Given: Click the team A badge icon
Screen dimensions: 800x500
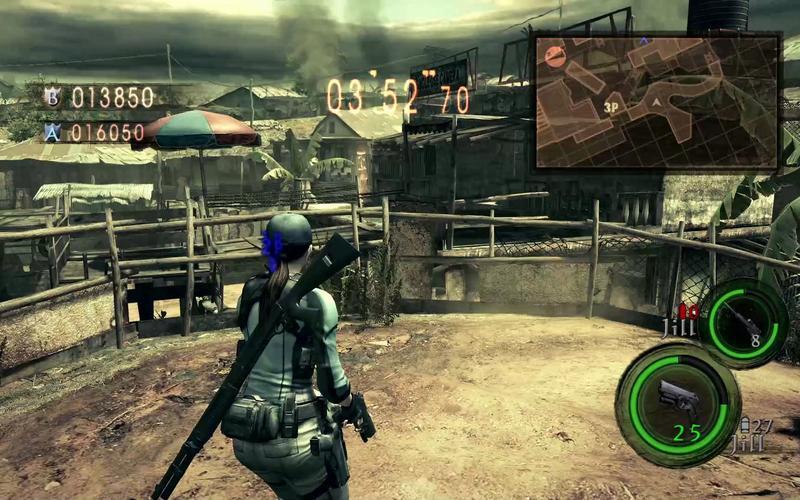Looking at the screenshot, I should [52, 131].
